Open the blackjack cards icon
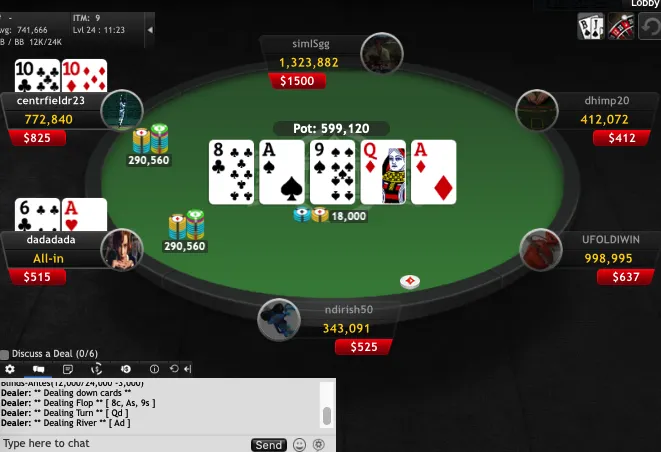The height and width of the screenshot is (452, 661). (x=591, y=27)
